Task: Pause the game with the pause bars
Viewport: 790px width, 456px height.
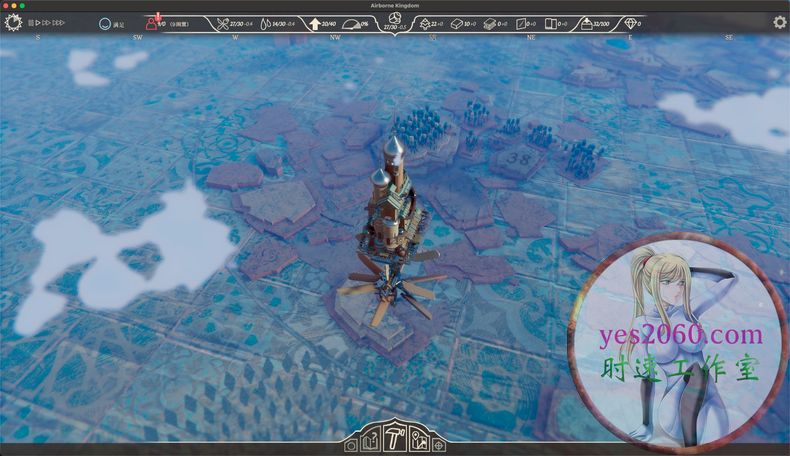Action: pos(31,22)
